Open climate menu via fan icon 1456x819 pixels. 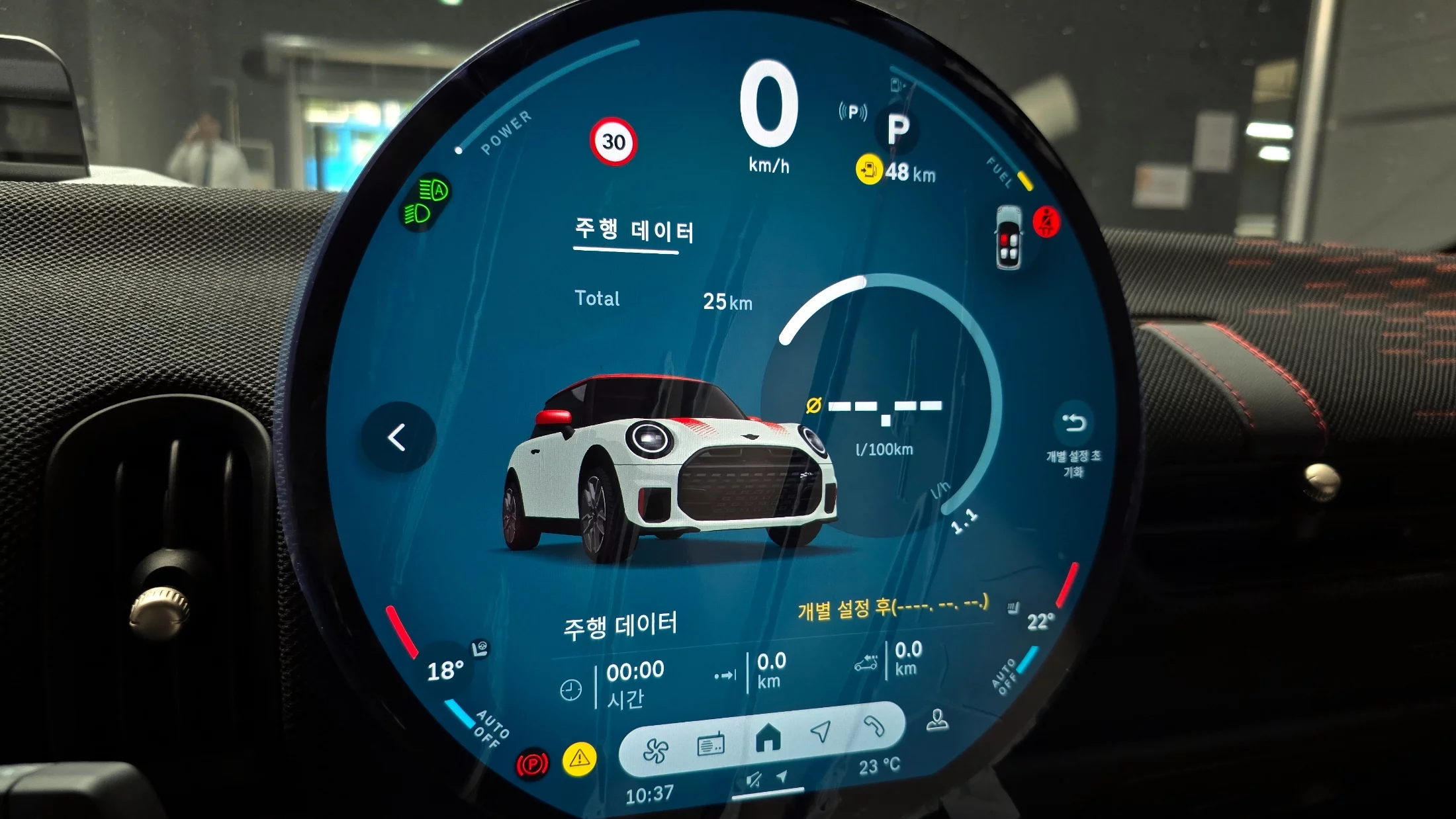[655, 751]
